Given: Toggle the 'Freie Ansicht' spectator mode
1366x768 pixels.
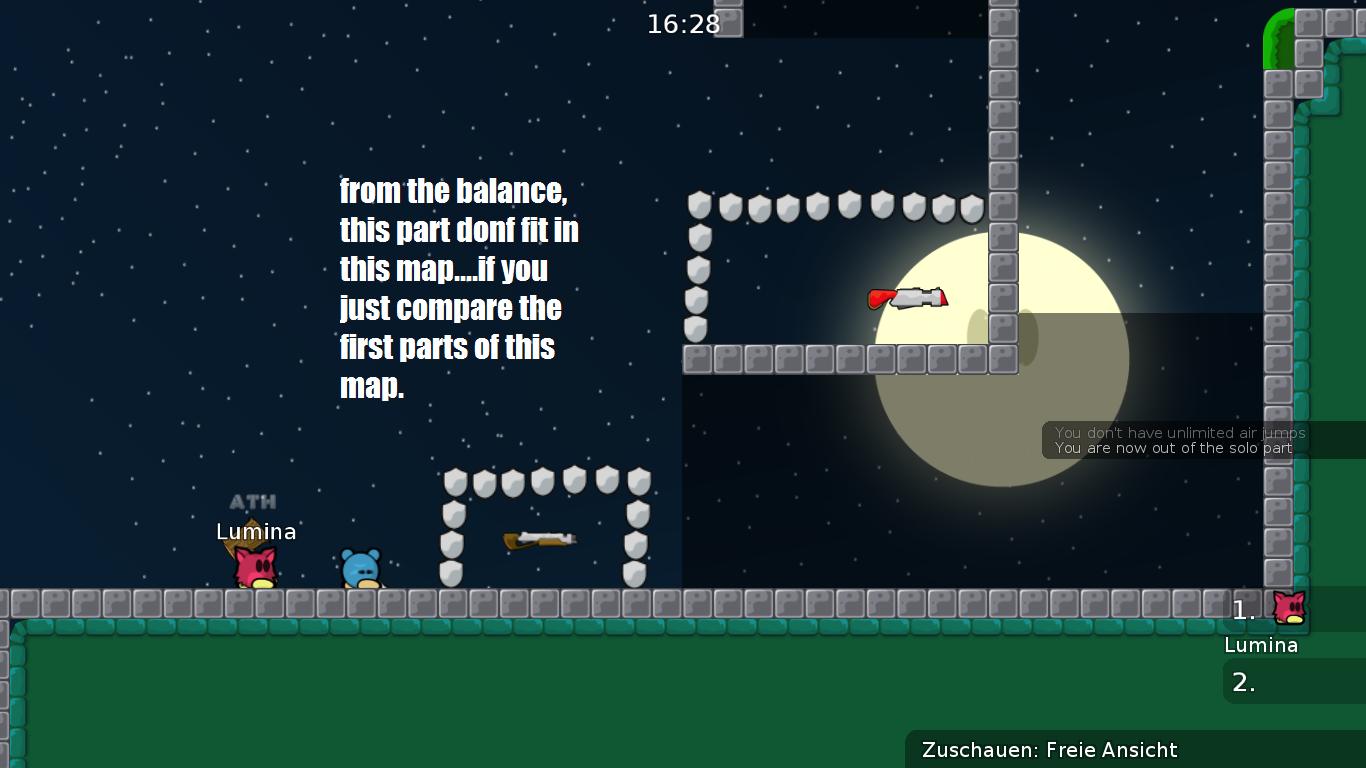Looking at the screenshot, I should 1110,750.
